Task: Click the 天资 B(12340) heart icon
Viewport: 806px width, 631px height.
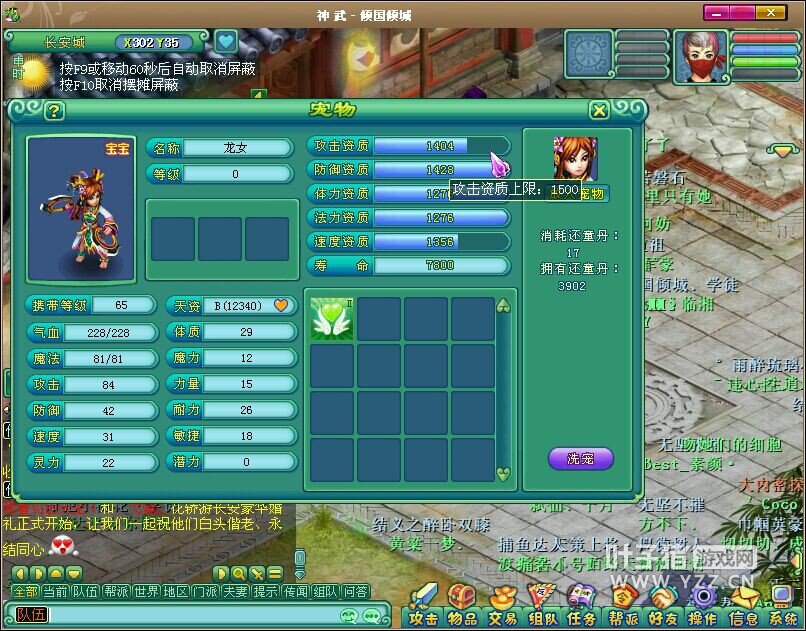Action: (281, 305)
